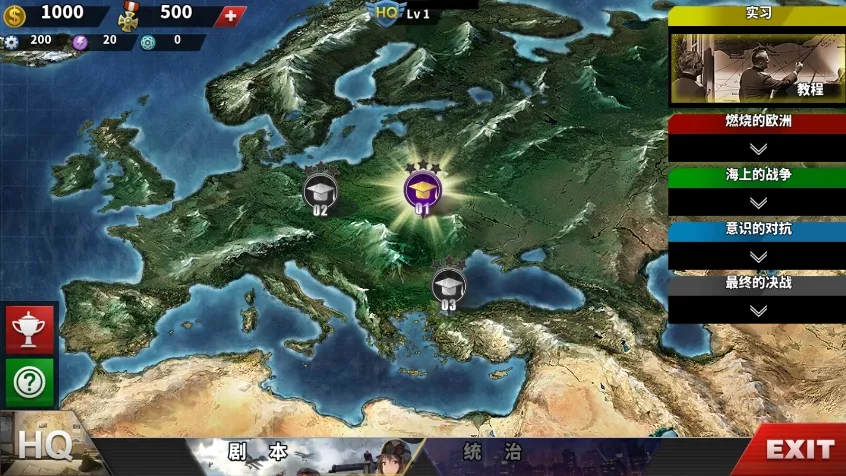Select the 实习 training header
The width and height of the screenshot is (846, 476).
point(758,14)
